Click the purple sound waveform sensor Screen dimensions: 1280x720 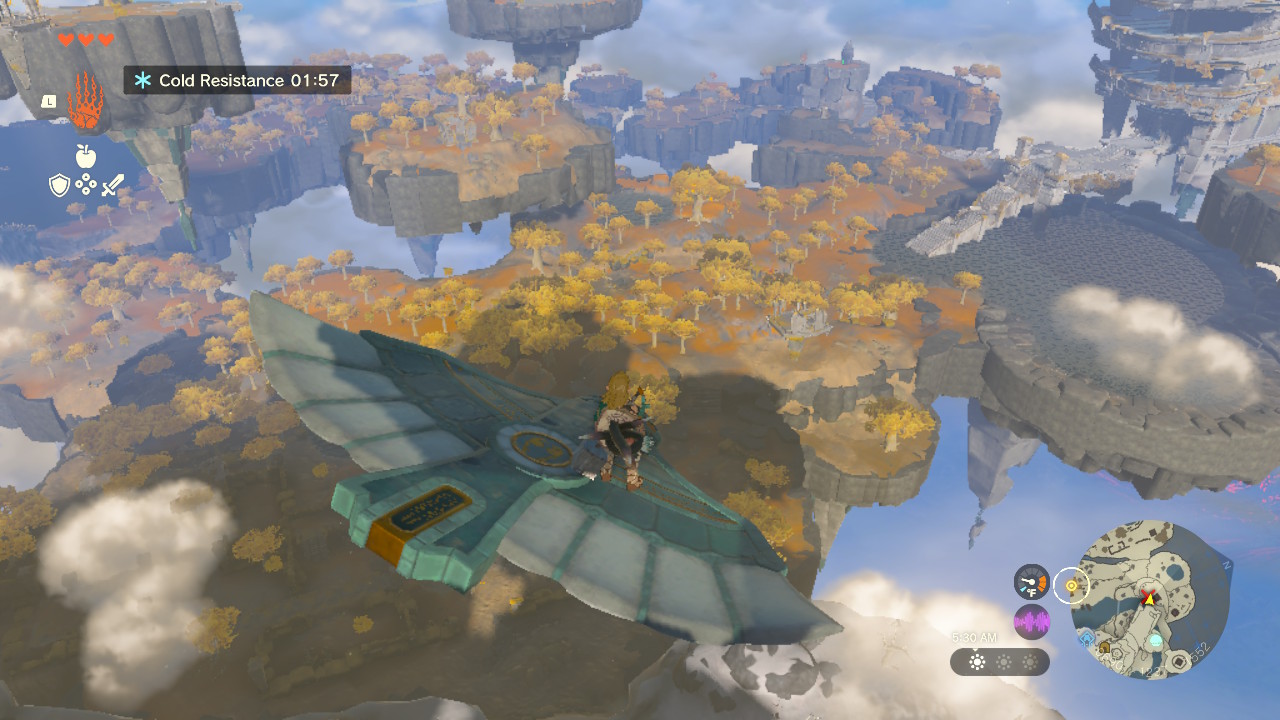(x=1031, y=622)
